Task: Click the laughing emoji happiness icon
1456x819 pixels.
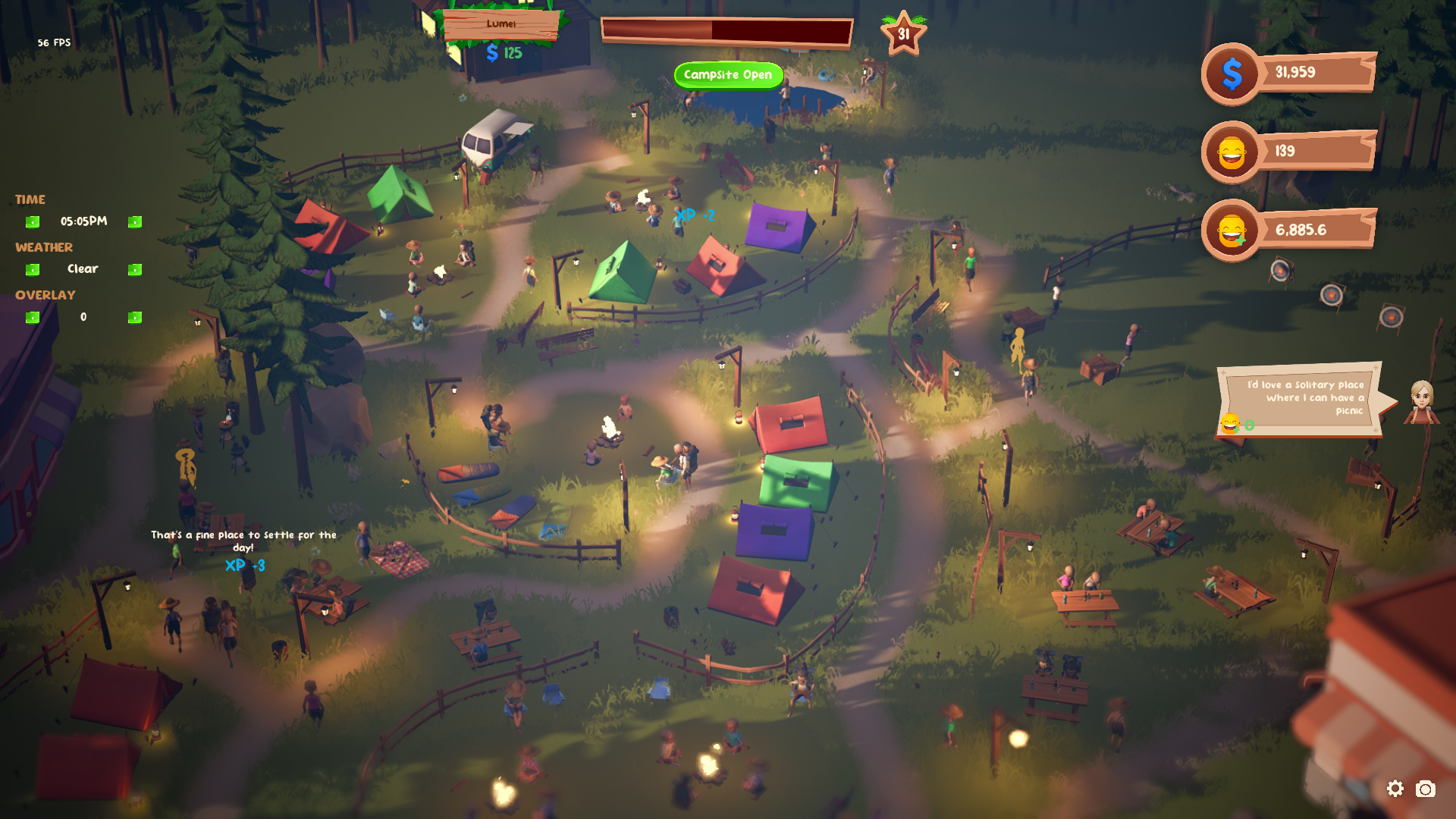Action: [x=1232, y=151]
